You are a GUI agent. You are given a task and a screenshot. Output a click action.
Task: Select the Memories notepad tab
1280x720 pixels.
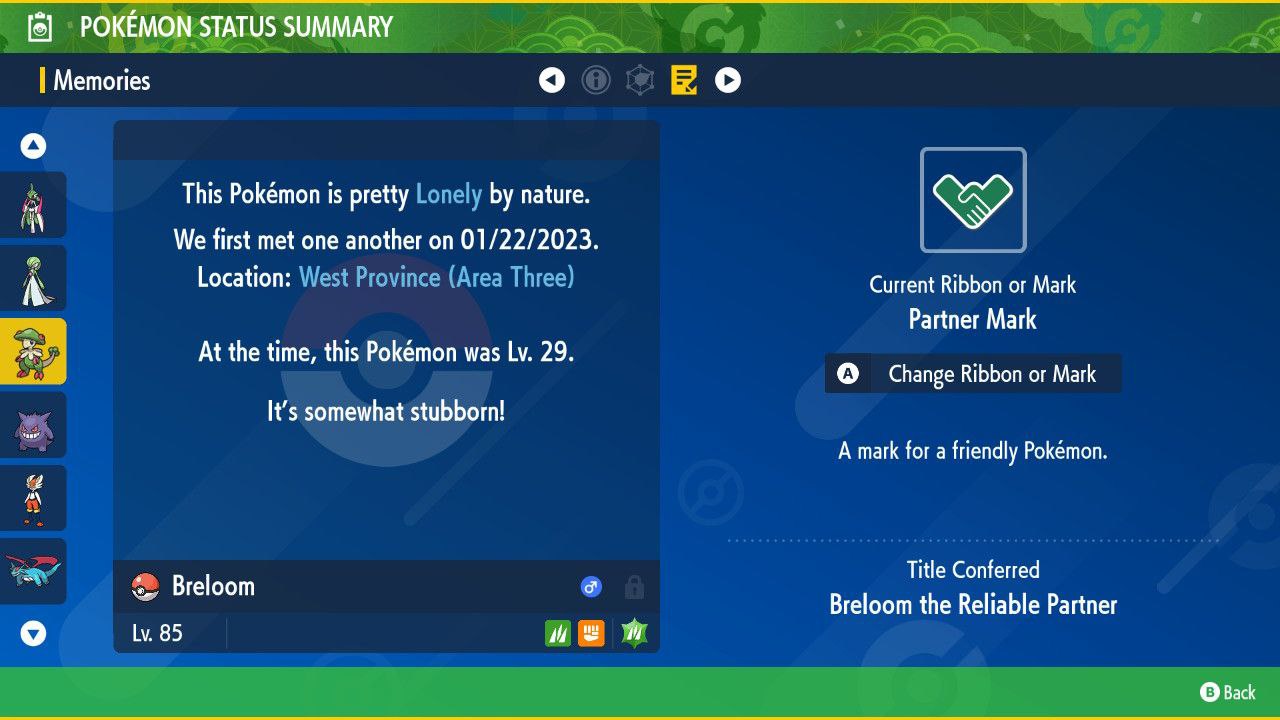click(x=684, y=80)
